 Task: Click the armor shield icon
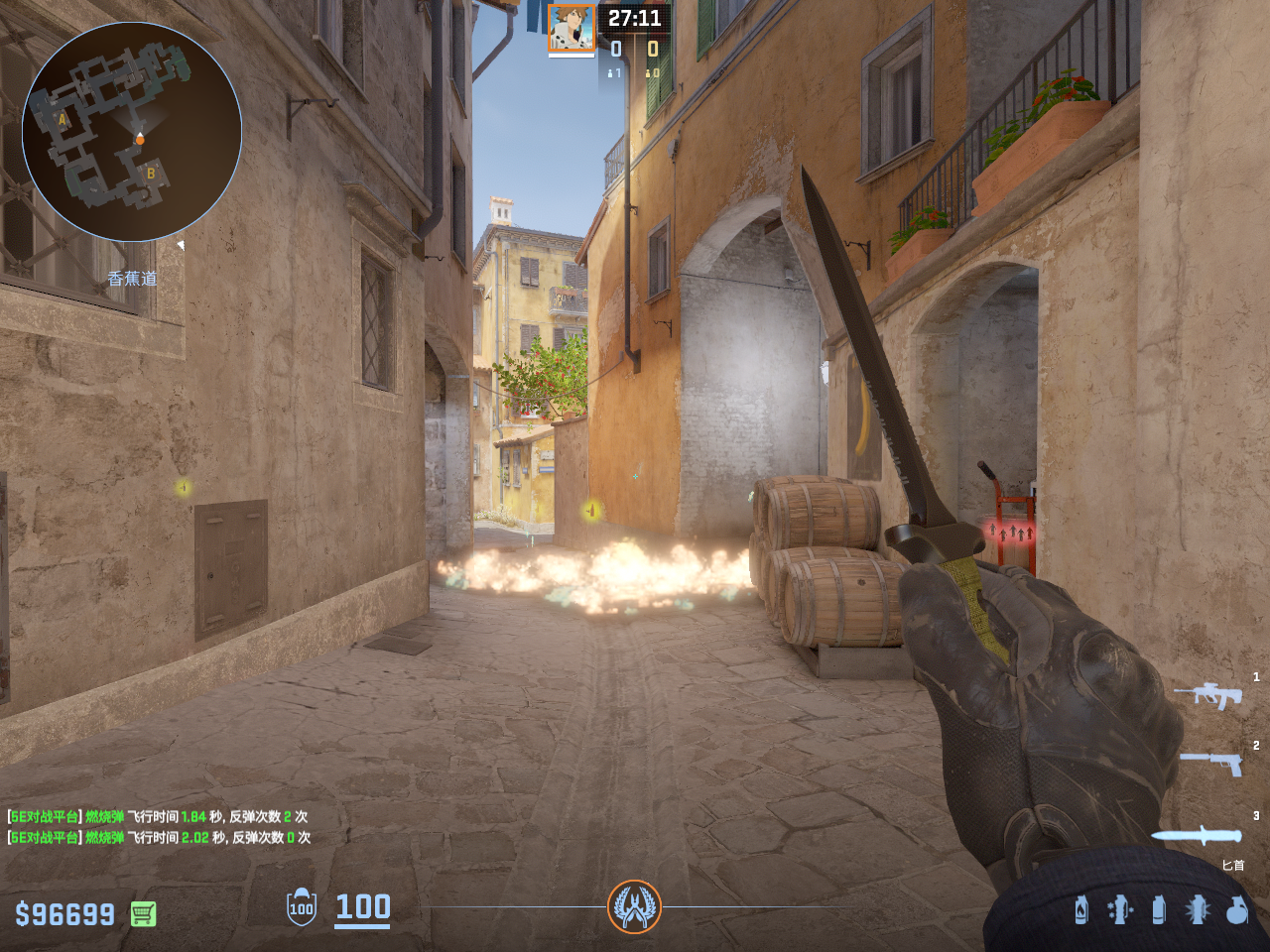[x=302, y=906]
